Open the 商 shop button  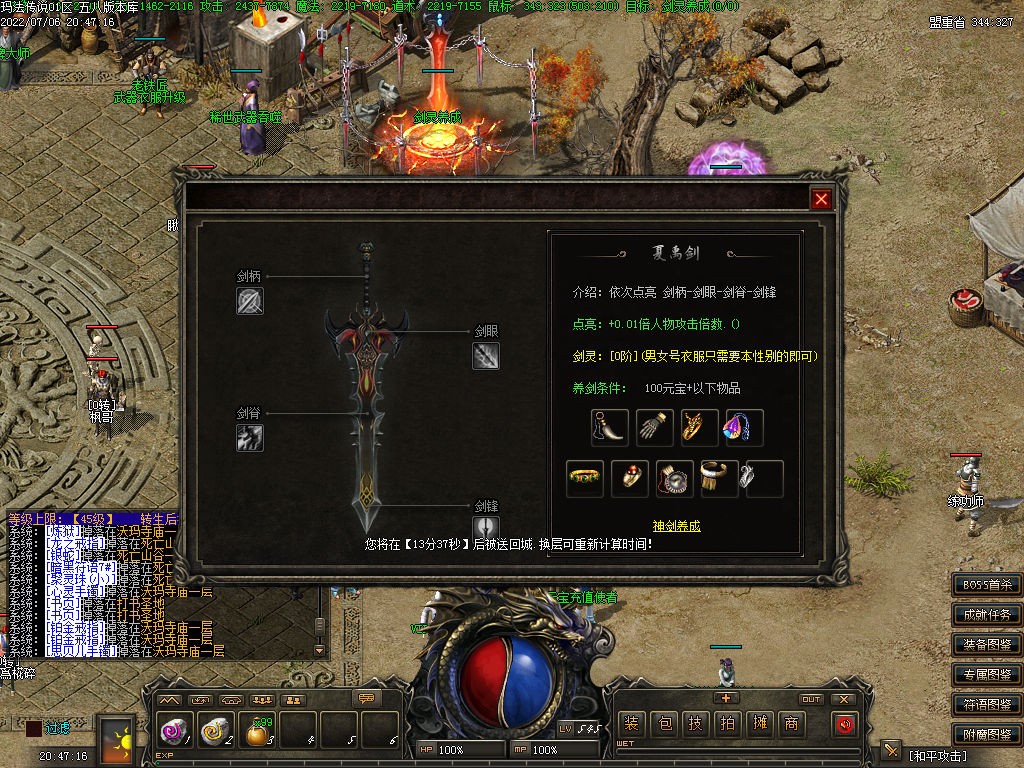[x=790, y=724]
